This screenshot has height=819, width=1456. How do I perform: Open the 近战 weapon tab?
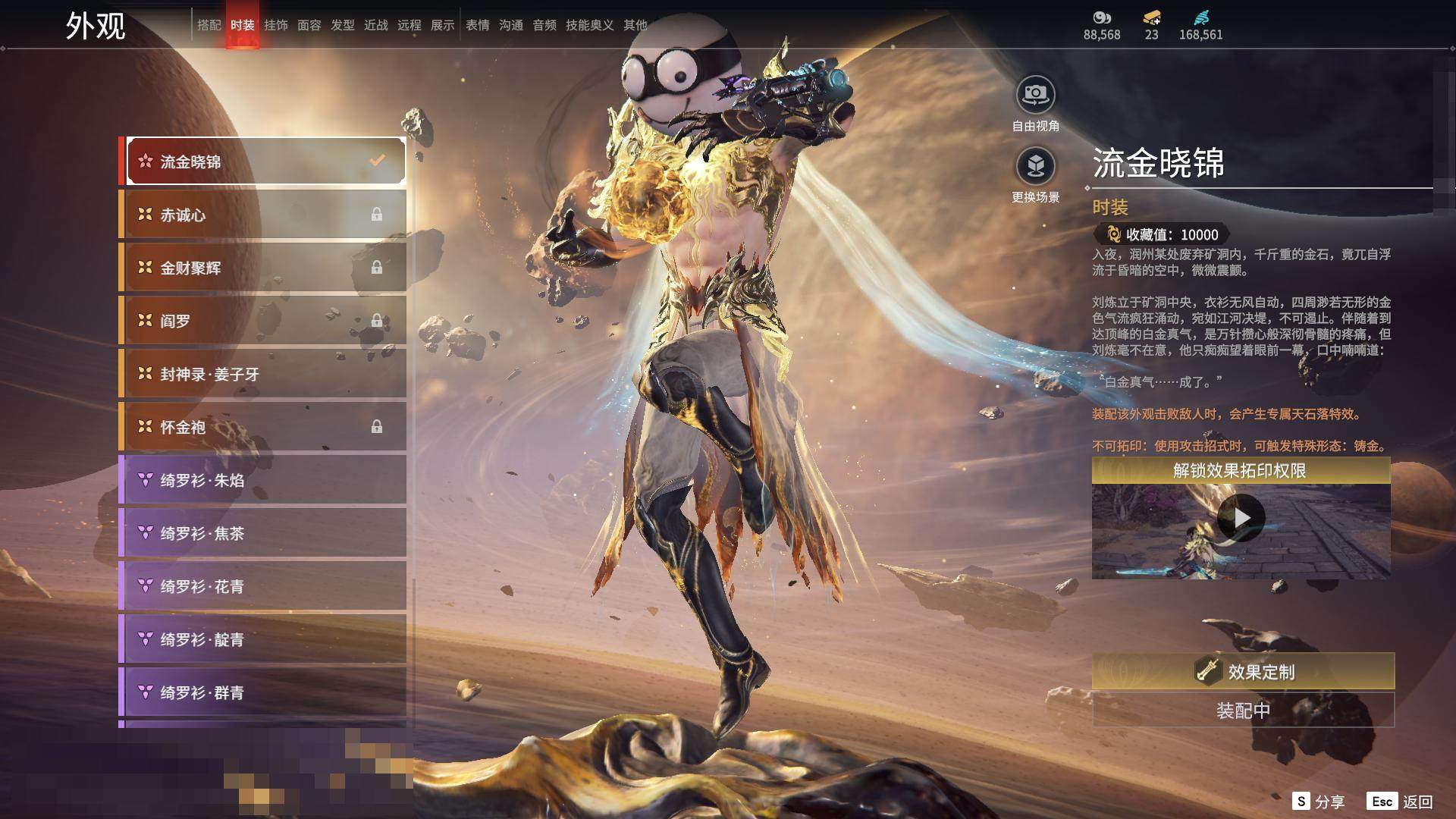tap(376, 25)
